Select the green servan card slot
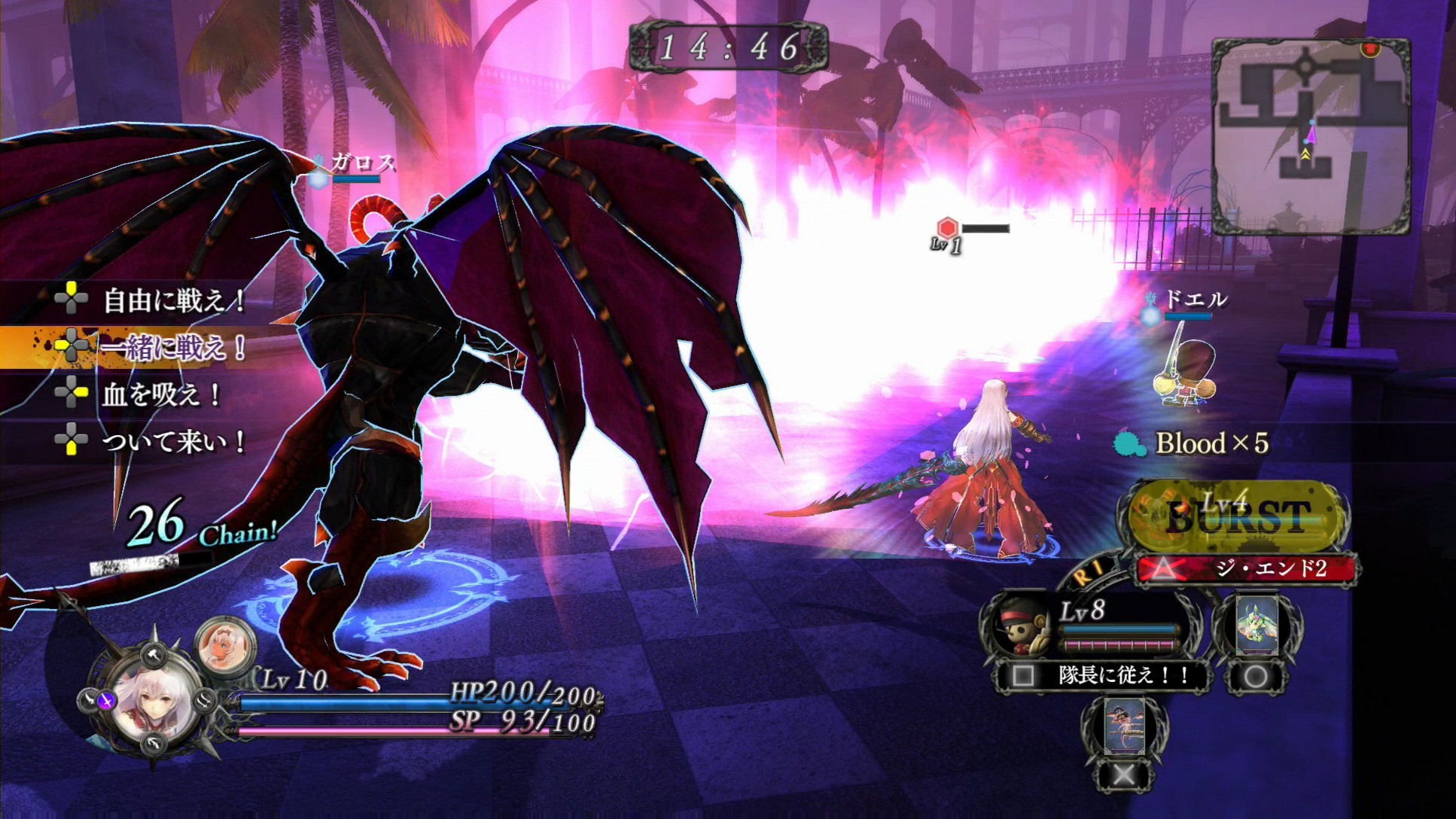 [x=1256, y=626]
